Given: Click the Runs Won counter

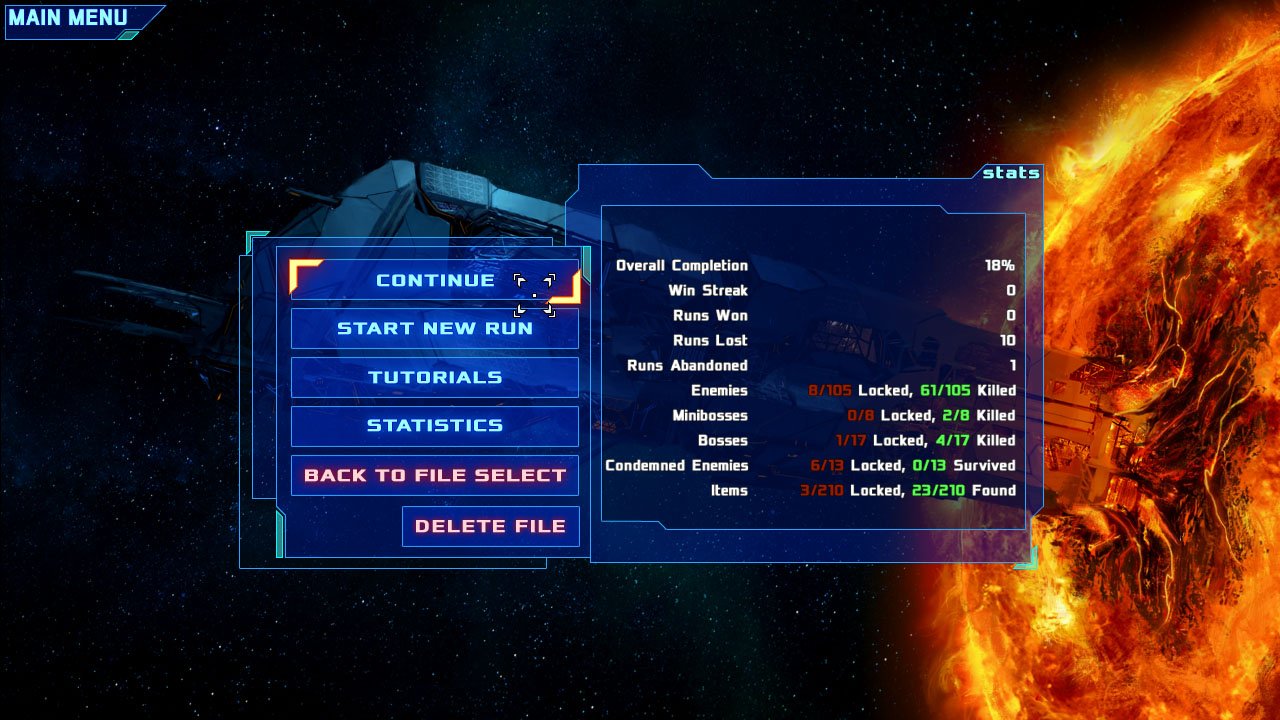Looking at the screenshot, I should (x=1008, y=316).
